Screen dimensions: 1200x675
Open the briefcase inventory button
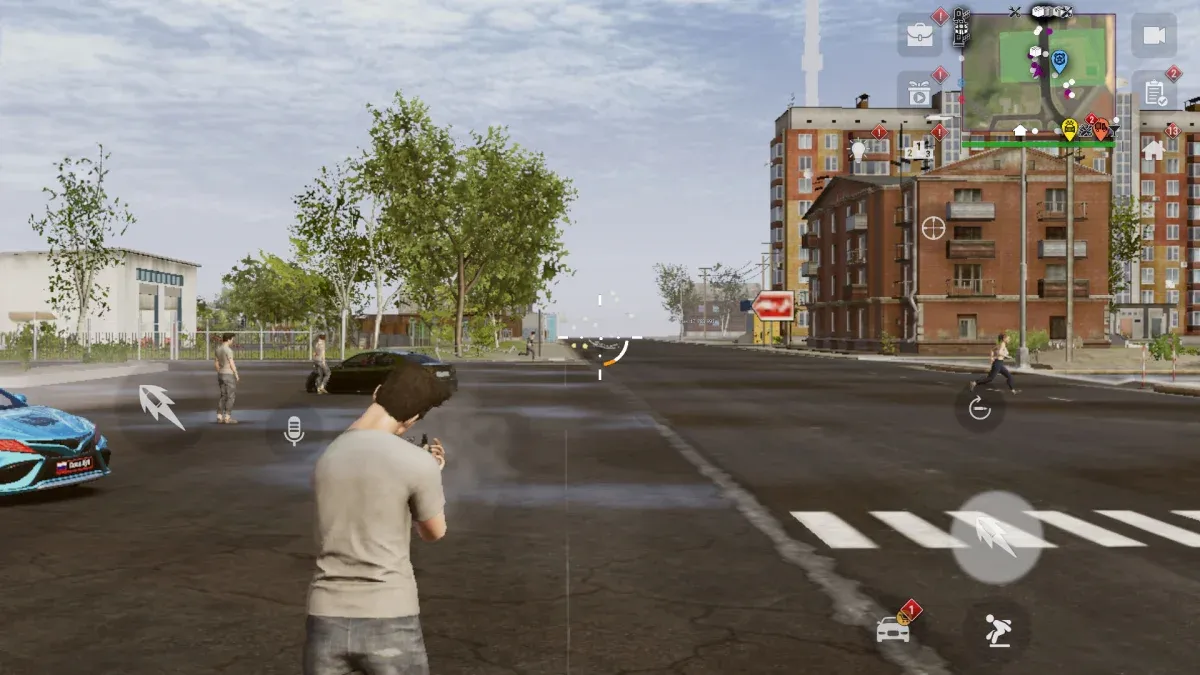tap(919, 35)
